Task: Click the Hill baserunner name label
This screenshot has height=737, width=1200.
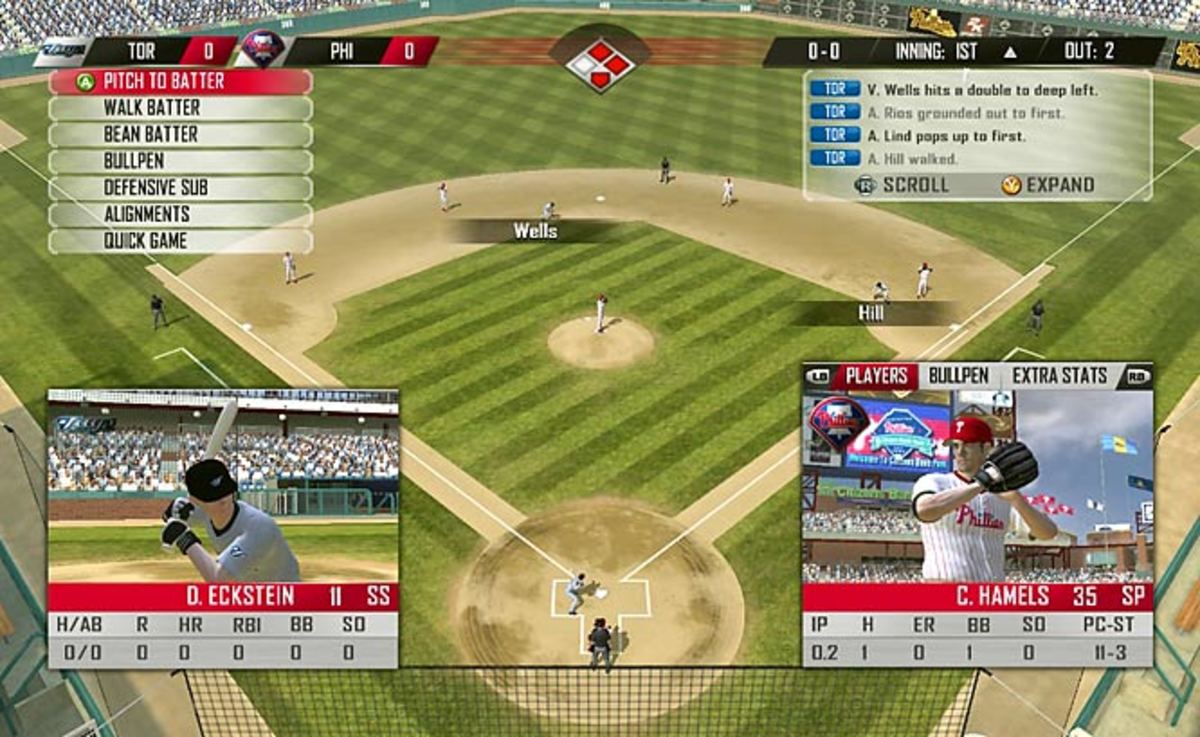Action: tap(871, 313)
